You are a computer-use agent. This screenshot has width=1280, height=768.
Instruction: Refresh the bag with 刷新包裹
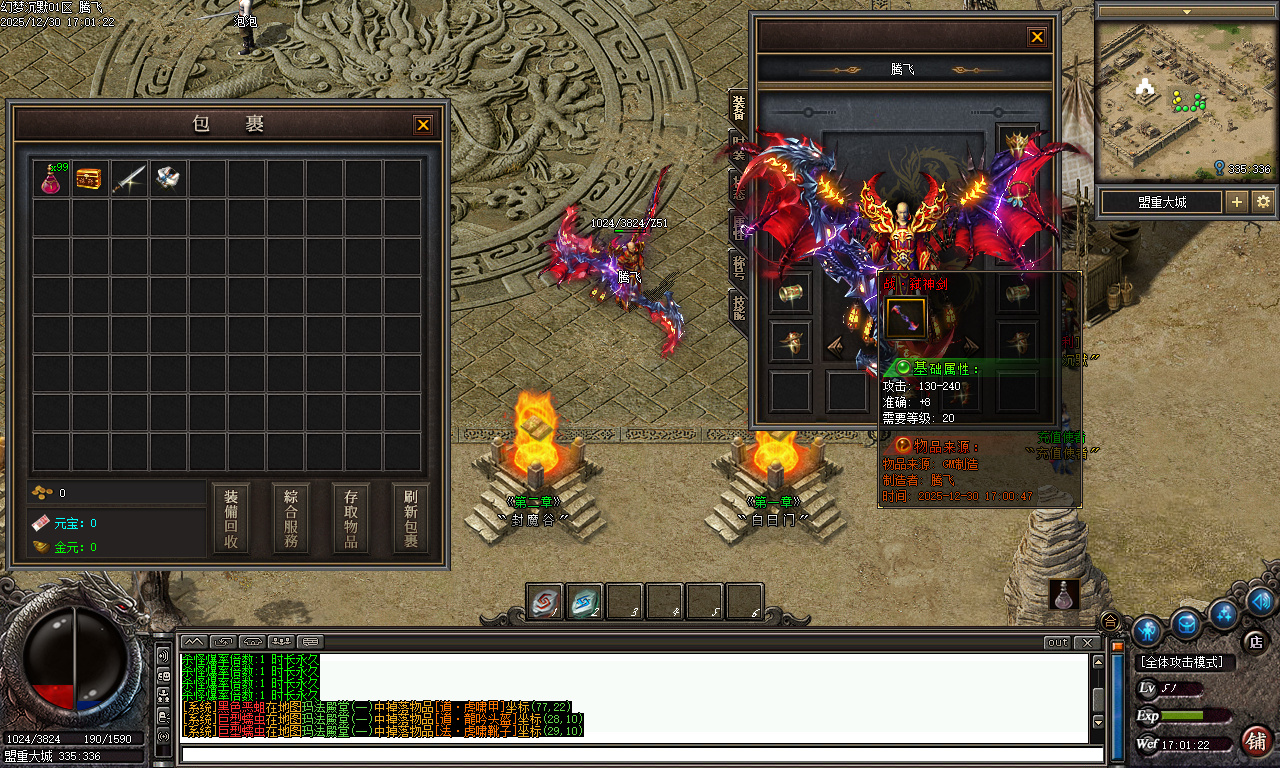coord(410,519)
